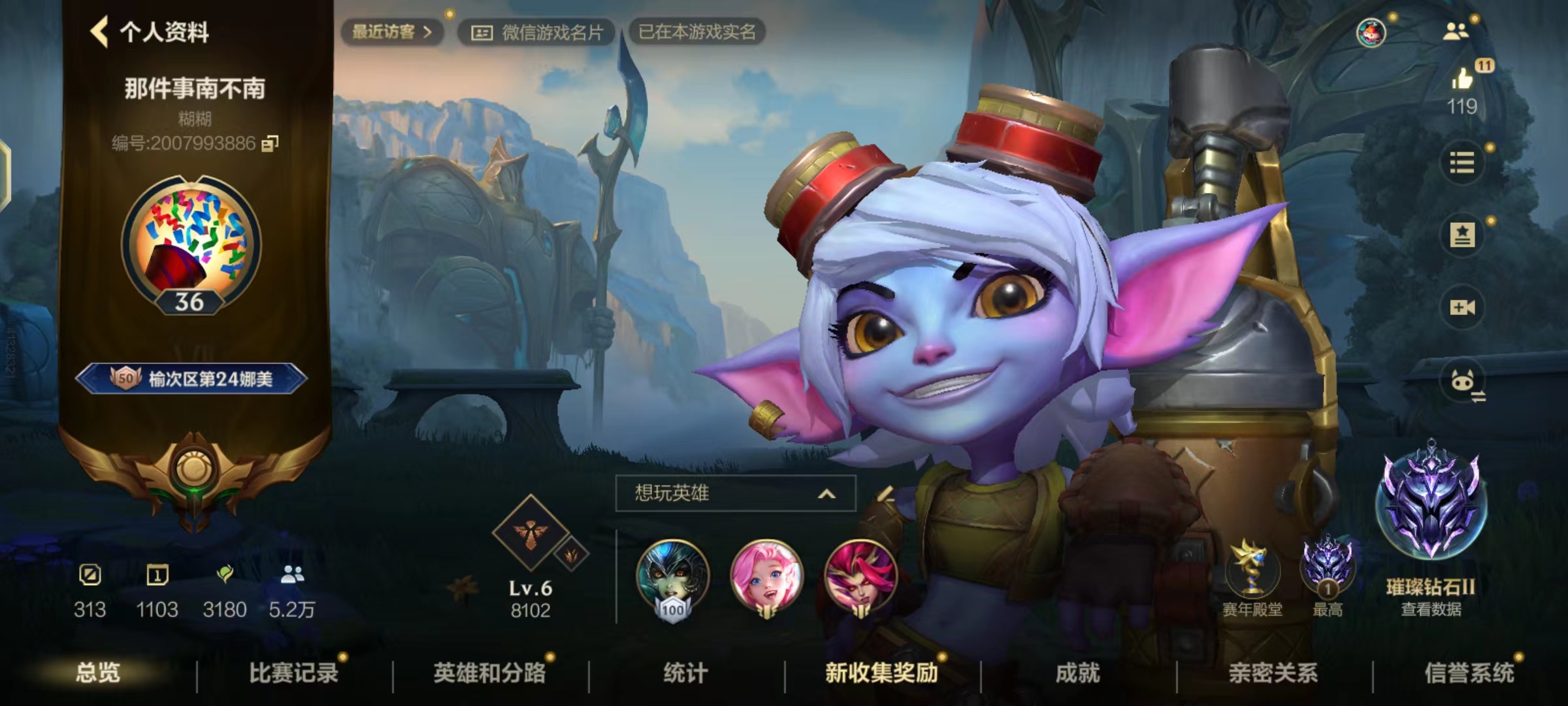The height and width of the screenshot is (706, 1568).
Task: Open the 新收集奖励 tab
Action: [x=881, y=673]
